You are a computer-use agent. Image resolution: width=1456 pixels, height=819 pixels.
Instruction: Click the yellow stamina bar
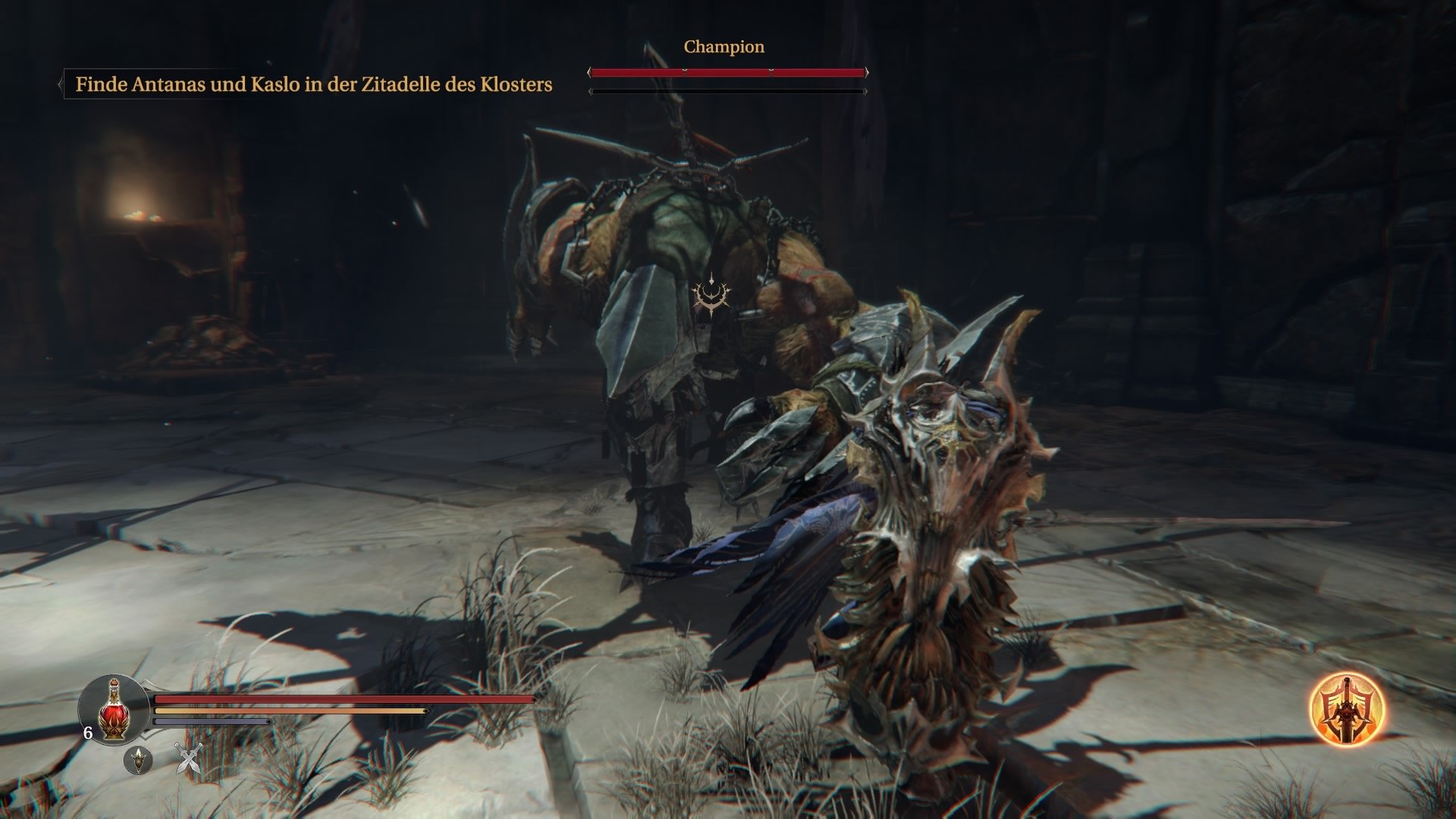pyautogui.click(x=288, y=711)
